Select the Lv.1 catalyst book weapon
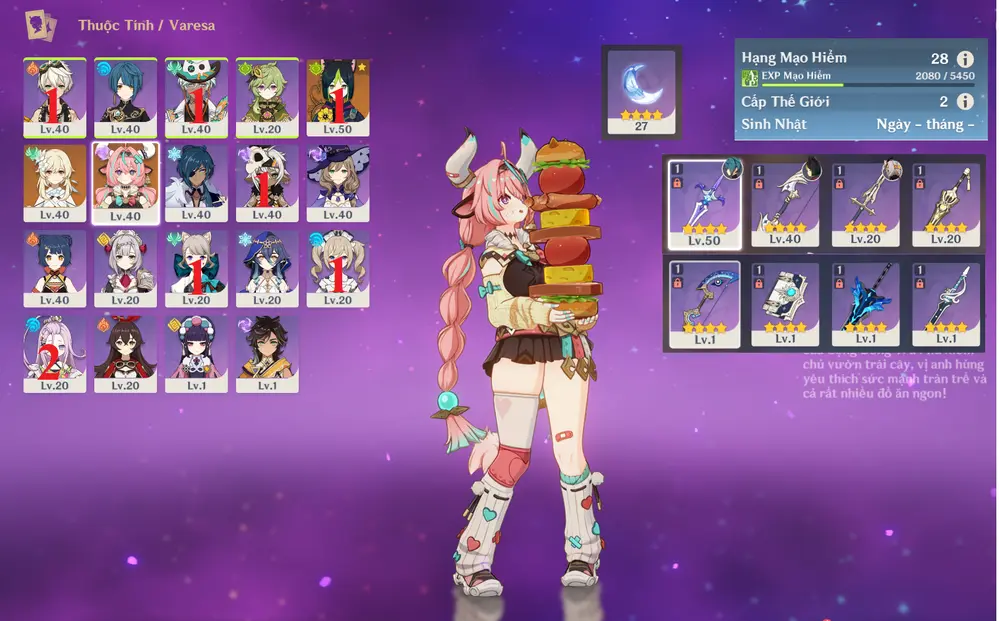The height and width of the screenshot is (621, 999). coord(785,304)
